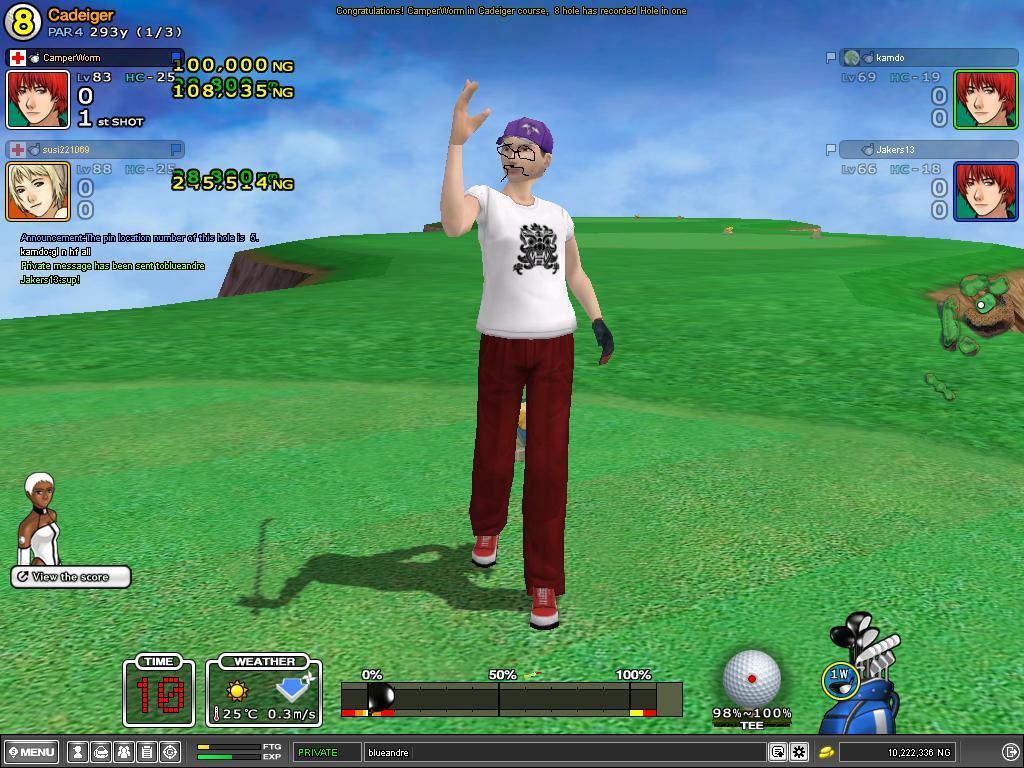Open the chat log window icon
The image size is (1024, 768).
click(x=778, y=752)
